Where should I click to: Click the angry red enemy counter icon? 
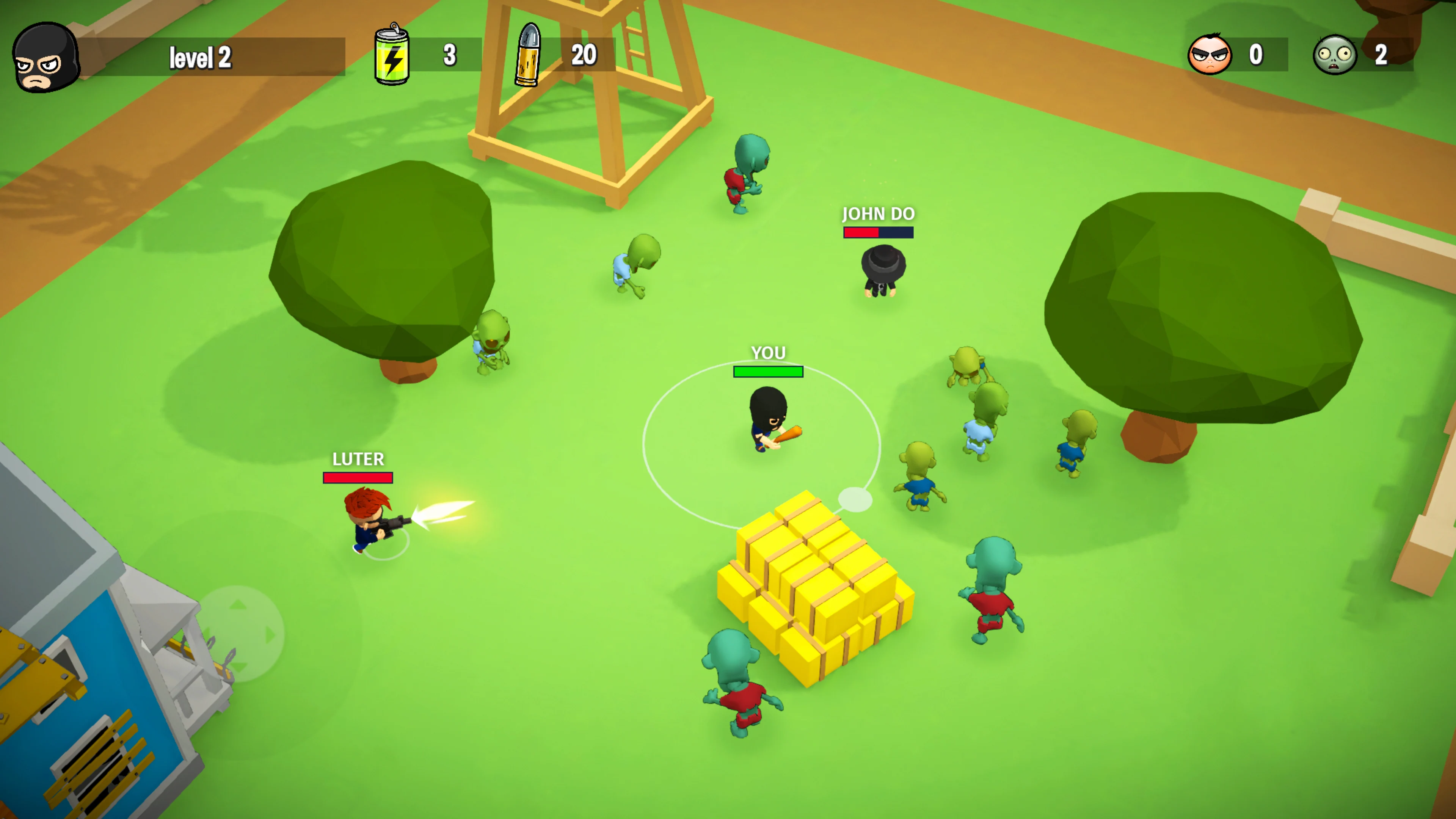click(x=1211, y=54)
